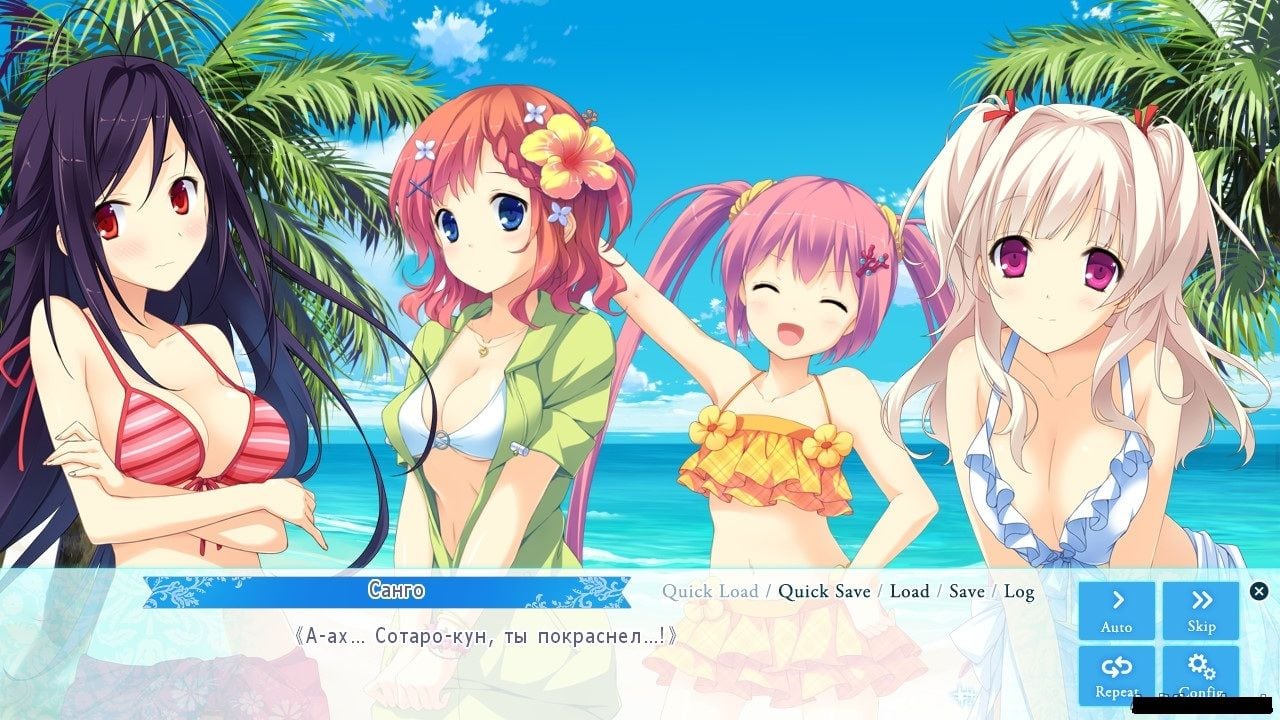The width and height of the screenshot is (1280, 720).
Task: Show the dialogue Log
Action: [x=1019, y=592]
